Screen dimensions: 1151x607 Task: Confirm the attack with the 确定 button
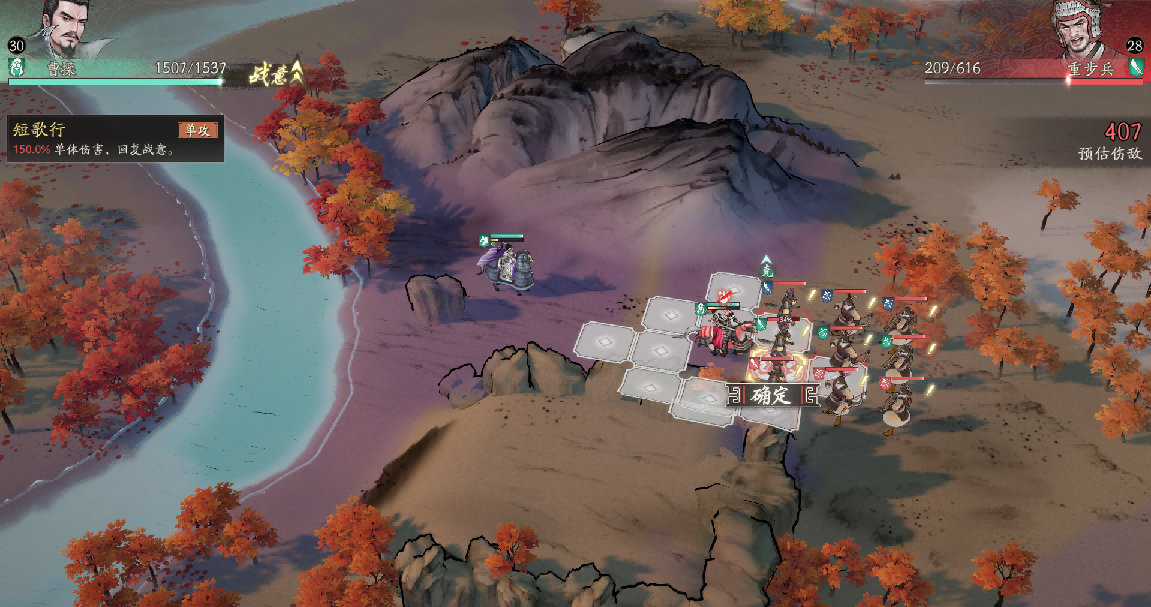click(771, 395)
